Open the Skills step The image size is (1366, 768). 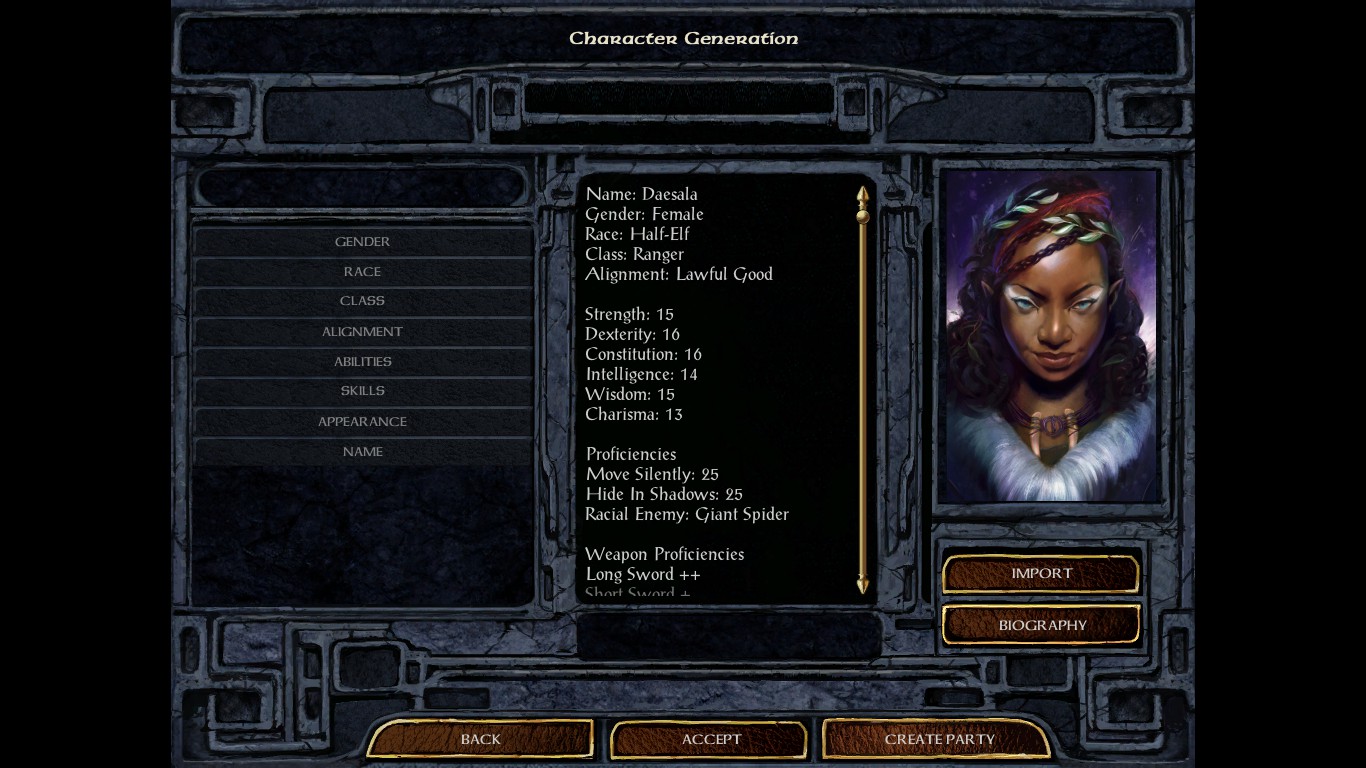(x=362, y=391)
